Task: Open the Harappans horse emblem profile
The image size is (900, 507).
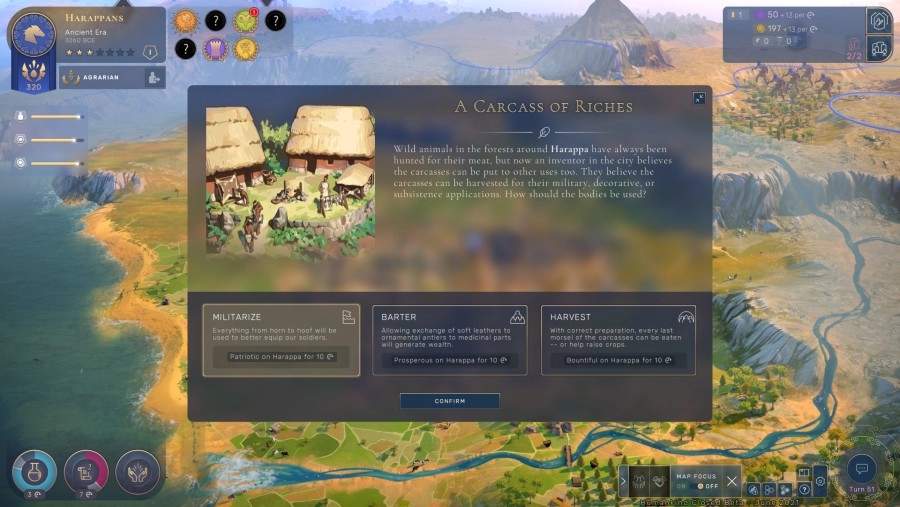Action: (34, 34)
